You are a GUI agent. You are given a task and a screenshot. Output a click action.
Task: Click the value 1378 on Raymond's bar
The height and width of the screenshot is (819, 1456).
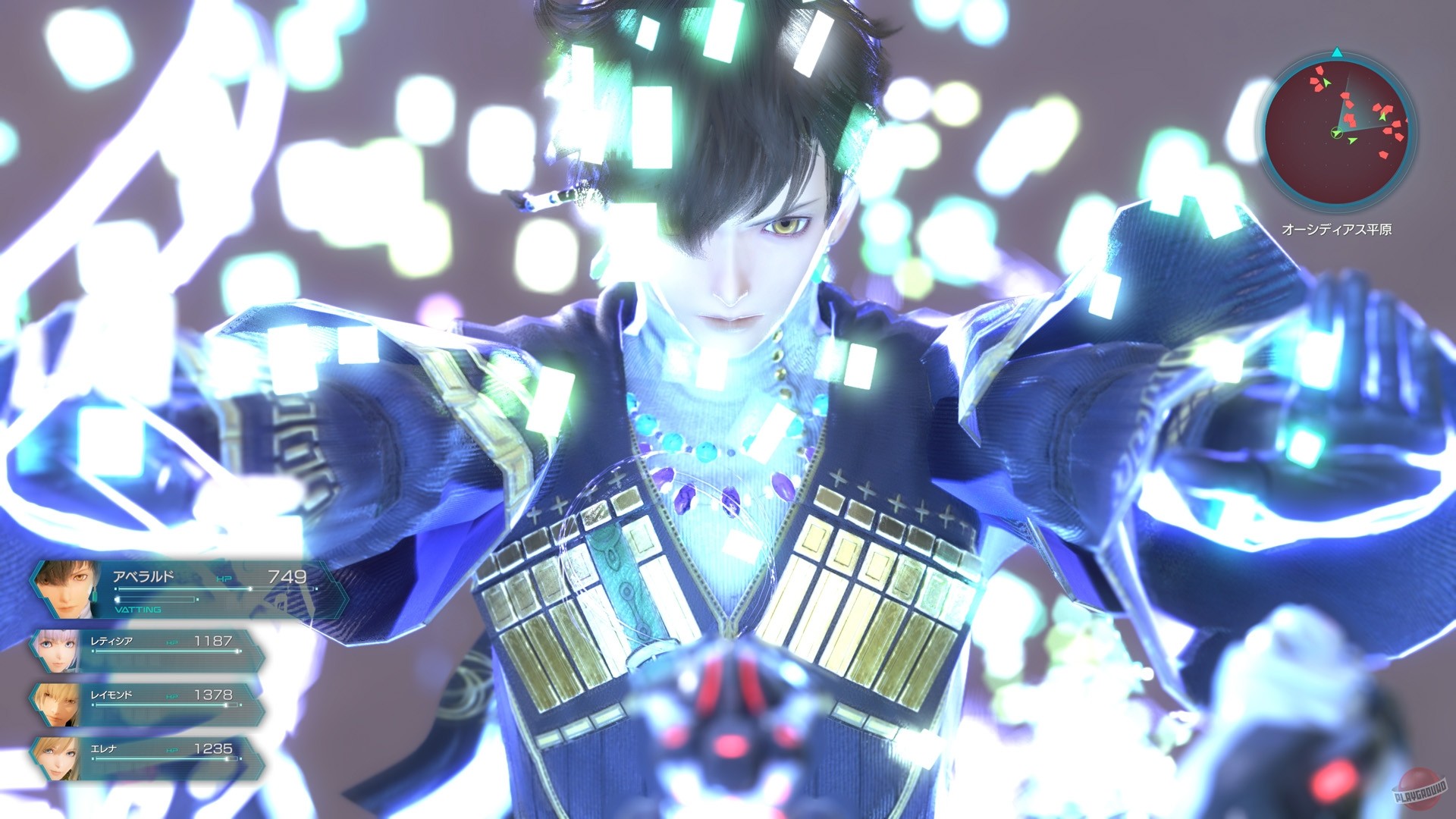[x=214, y=694]
